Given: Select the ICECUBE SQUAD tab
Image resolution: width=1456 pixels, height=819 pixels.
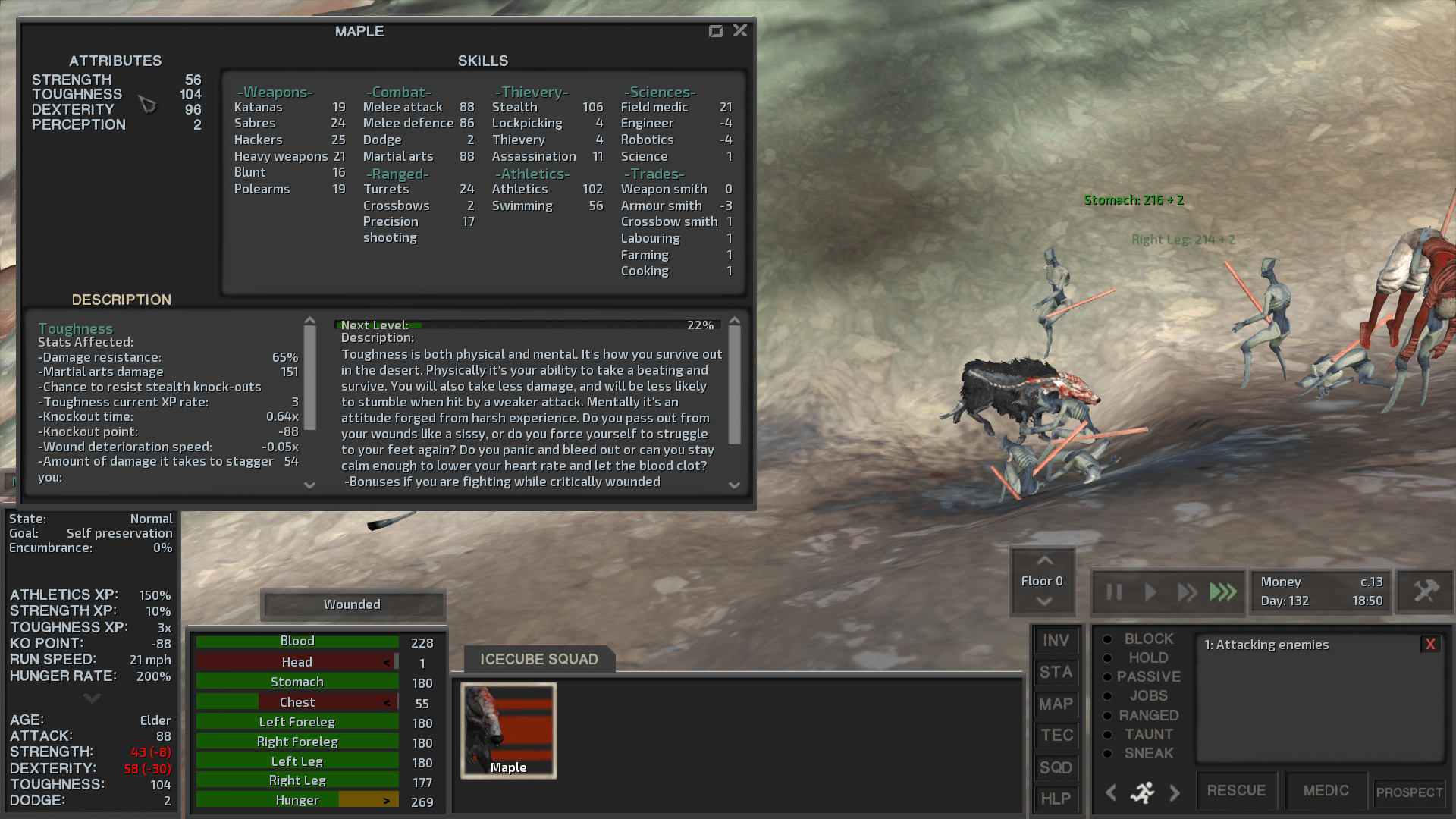Looking at the screenshot, I should point(538,659).
